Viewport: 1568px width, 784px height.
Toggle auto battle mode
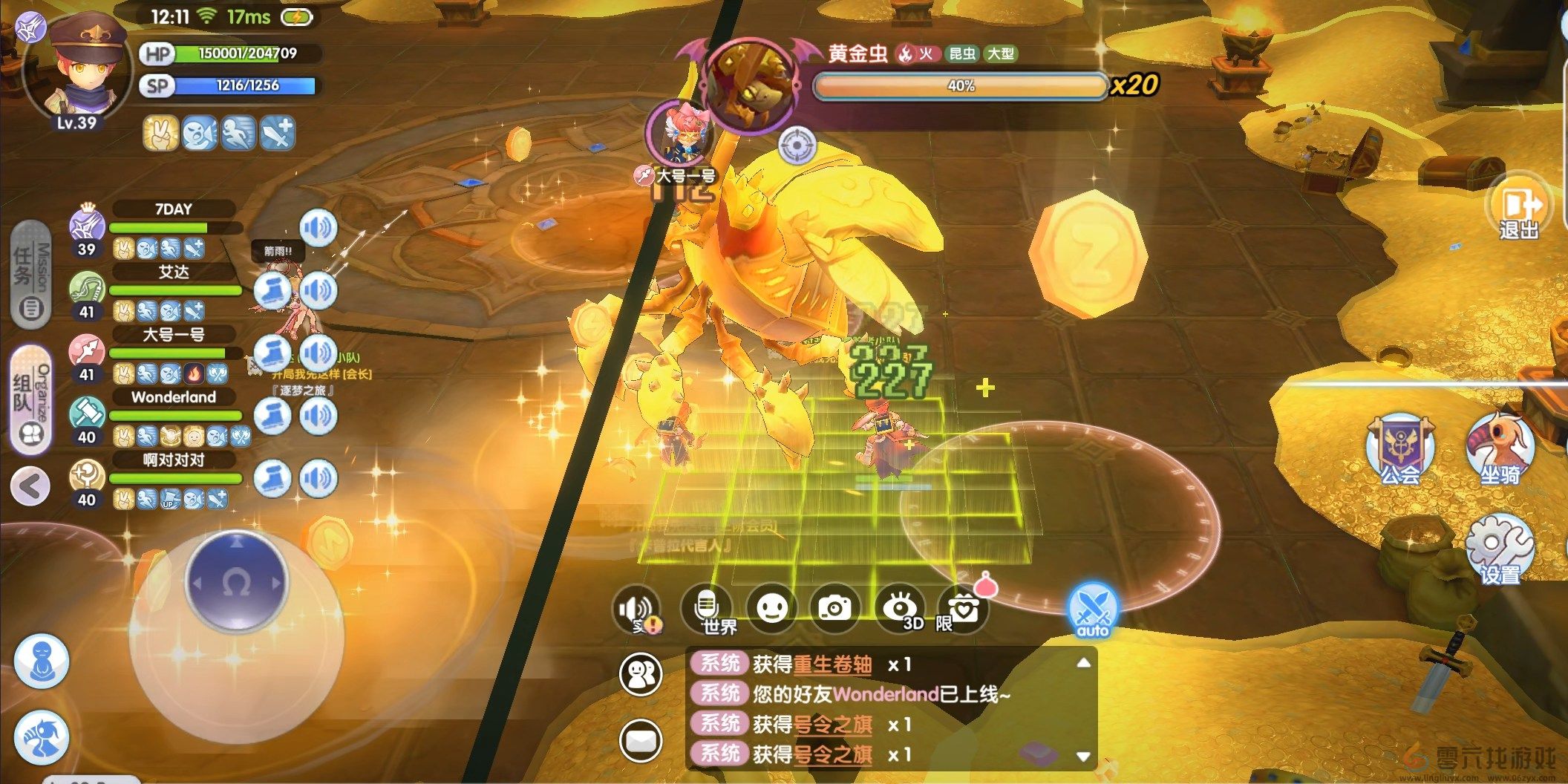[x=1092, y=611]
